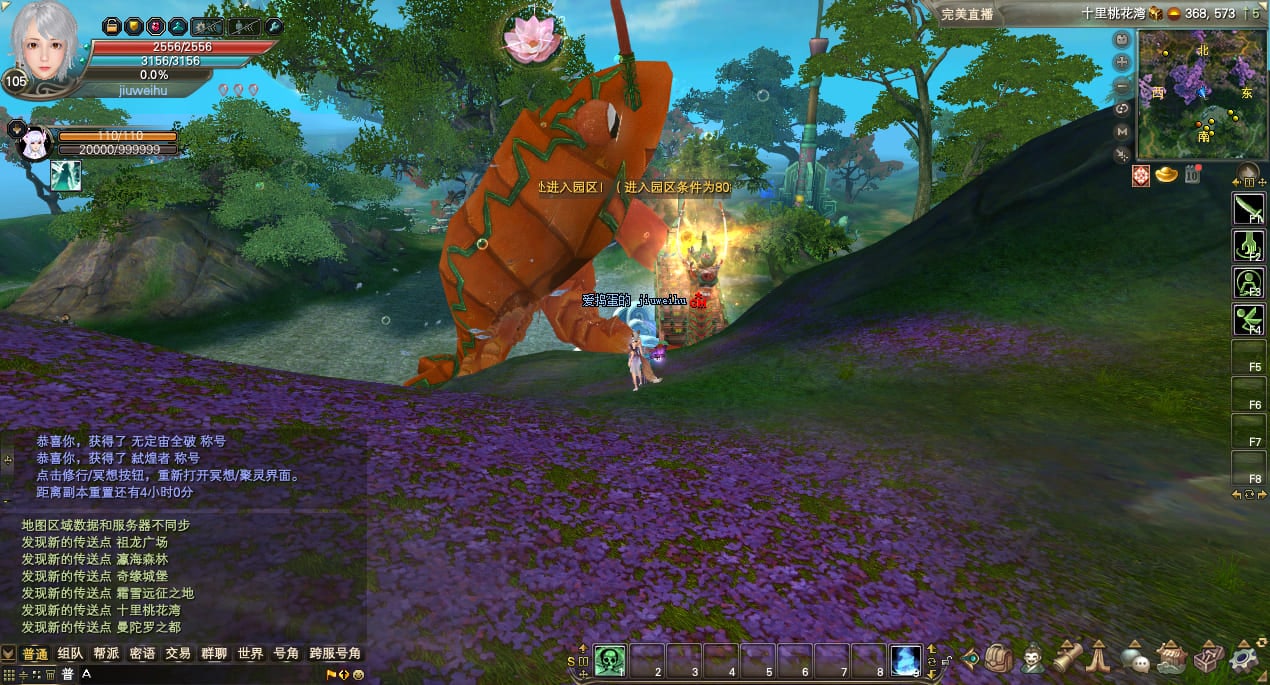Open the backpack inventory icon
This screenshot has width=1270, height=685.
998,658
